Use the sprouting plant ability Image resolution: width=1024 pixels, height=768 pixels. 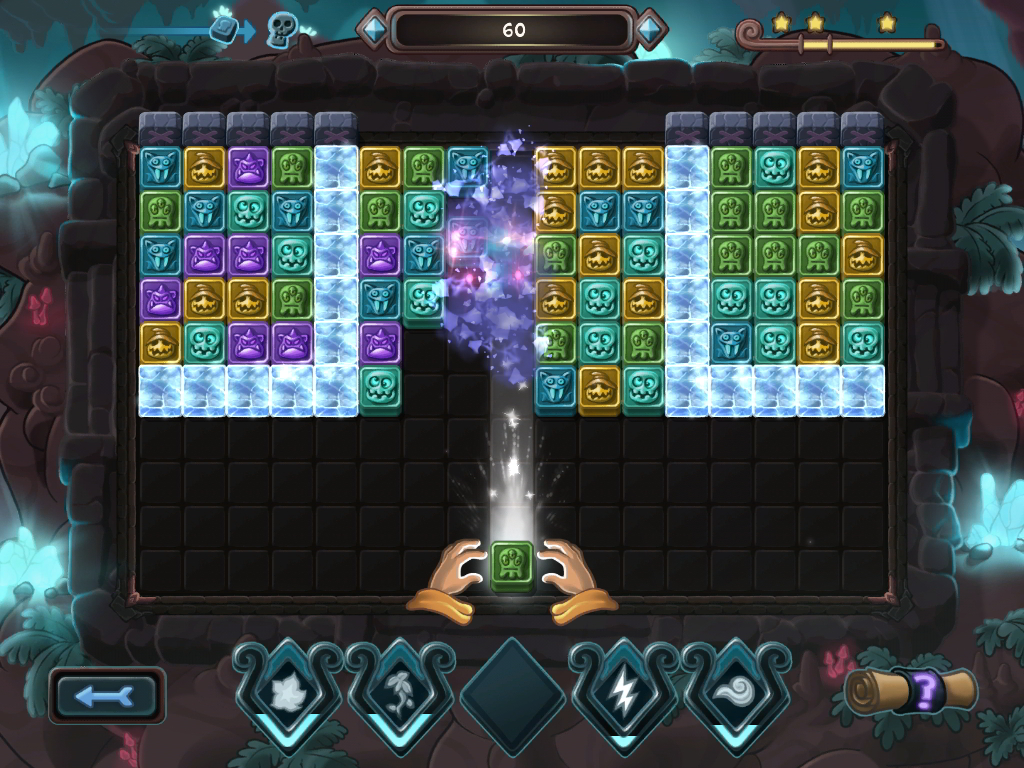[x=400, y=691]
